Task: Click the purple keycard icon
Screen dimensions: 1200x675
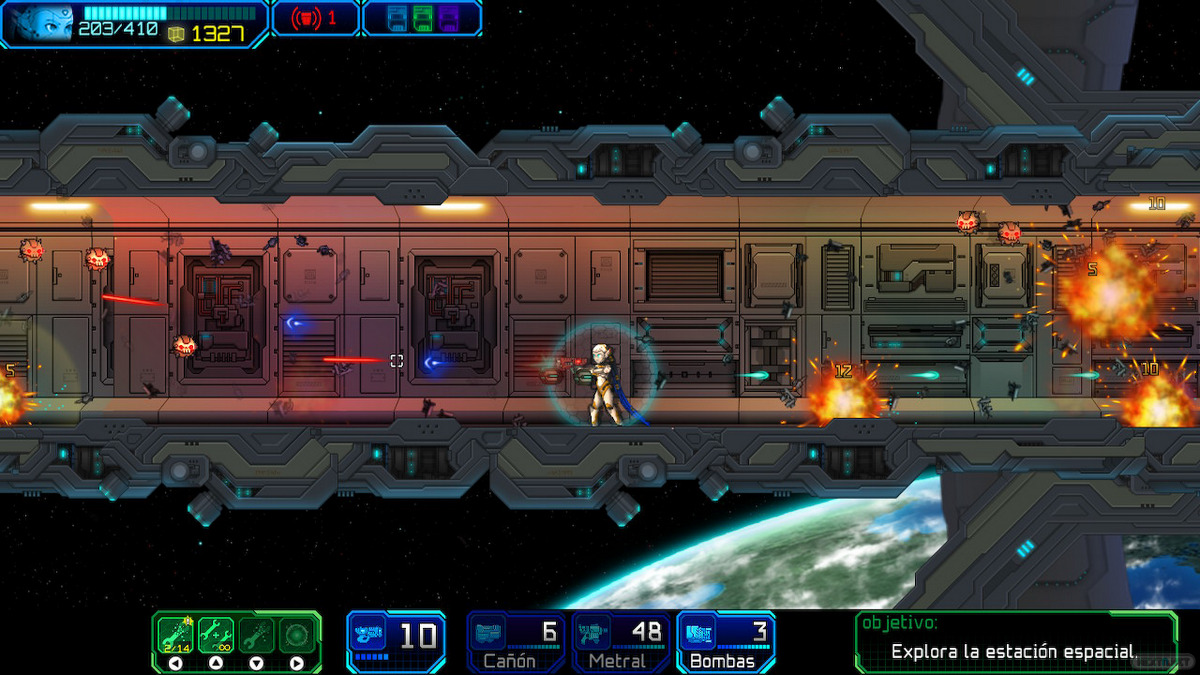Action: tap(448, 19)
